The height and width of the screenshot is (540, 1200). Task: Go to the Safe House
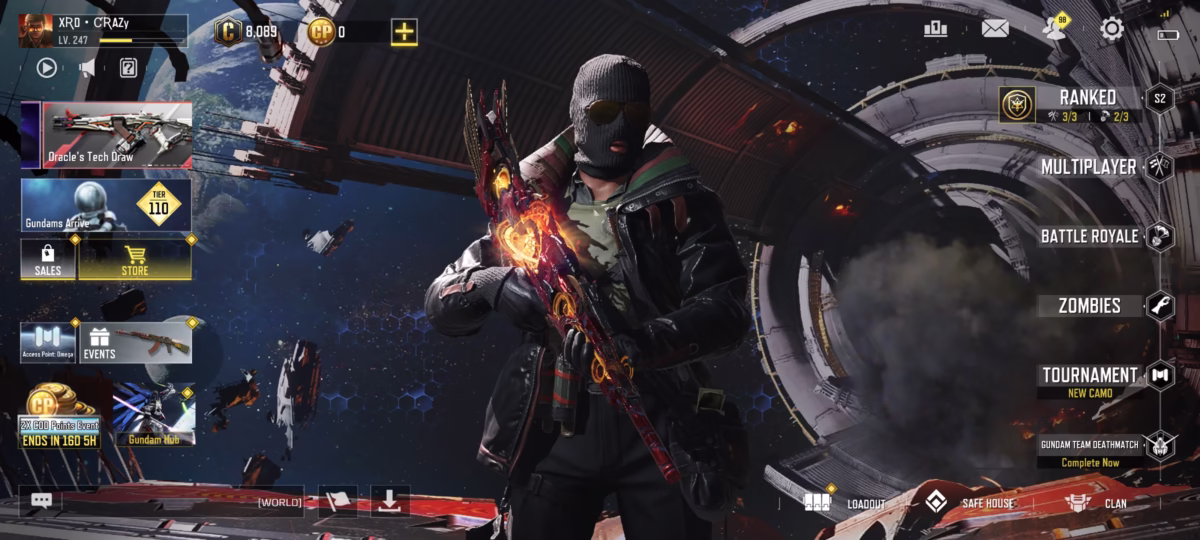coord(968,503)
